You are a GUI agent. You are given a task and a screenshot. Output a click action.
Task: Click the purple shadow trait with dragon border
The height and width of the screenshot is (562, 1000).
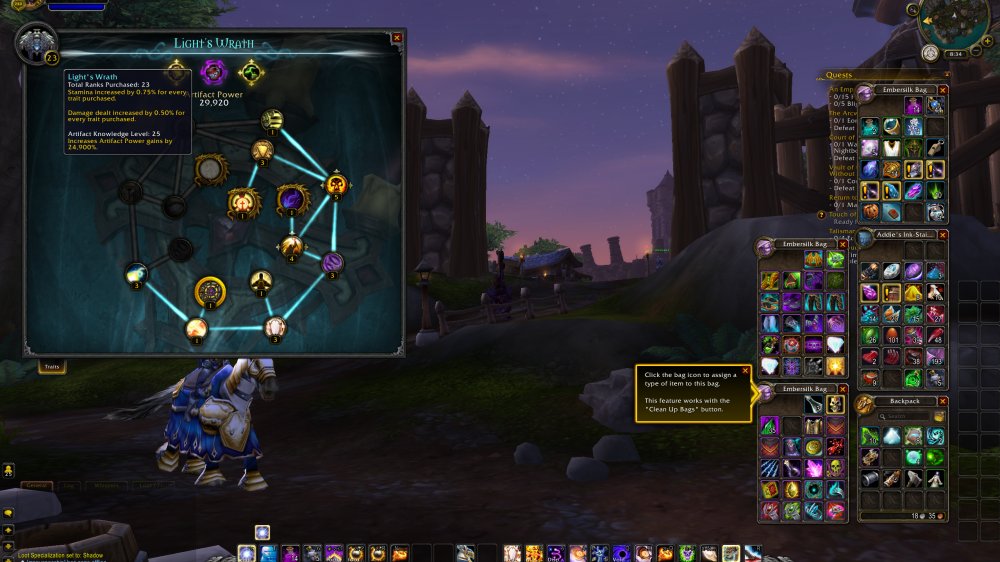tap(292, 200)
